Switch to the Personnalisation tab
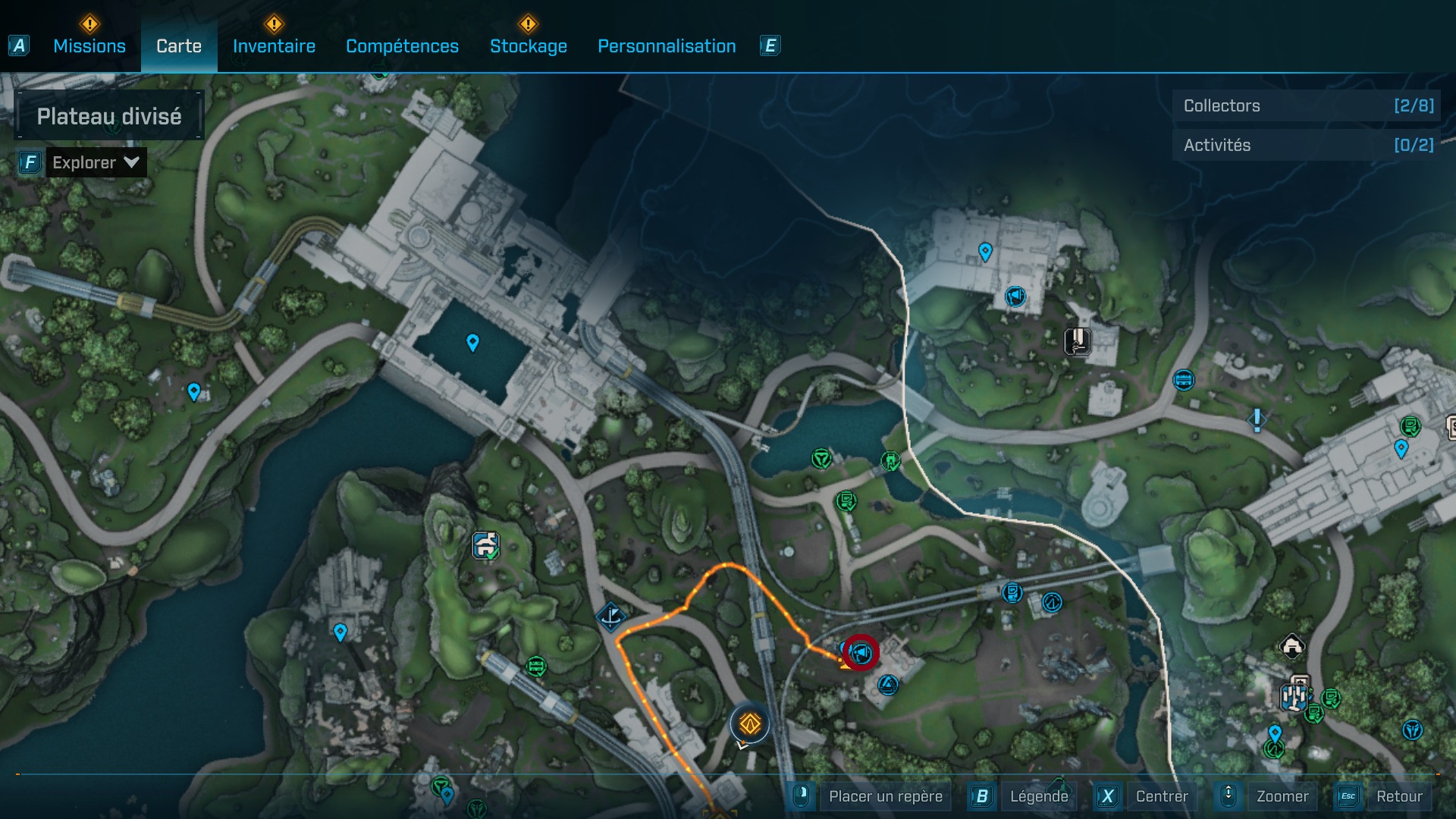Screen dimensions: 1456x819 point(667,46)
